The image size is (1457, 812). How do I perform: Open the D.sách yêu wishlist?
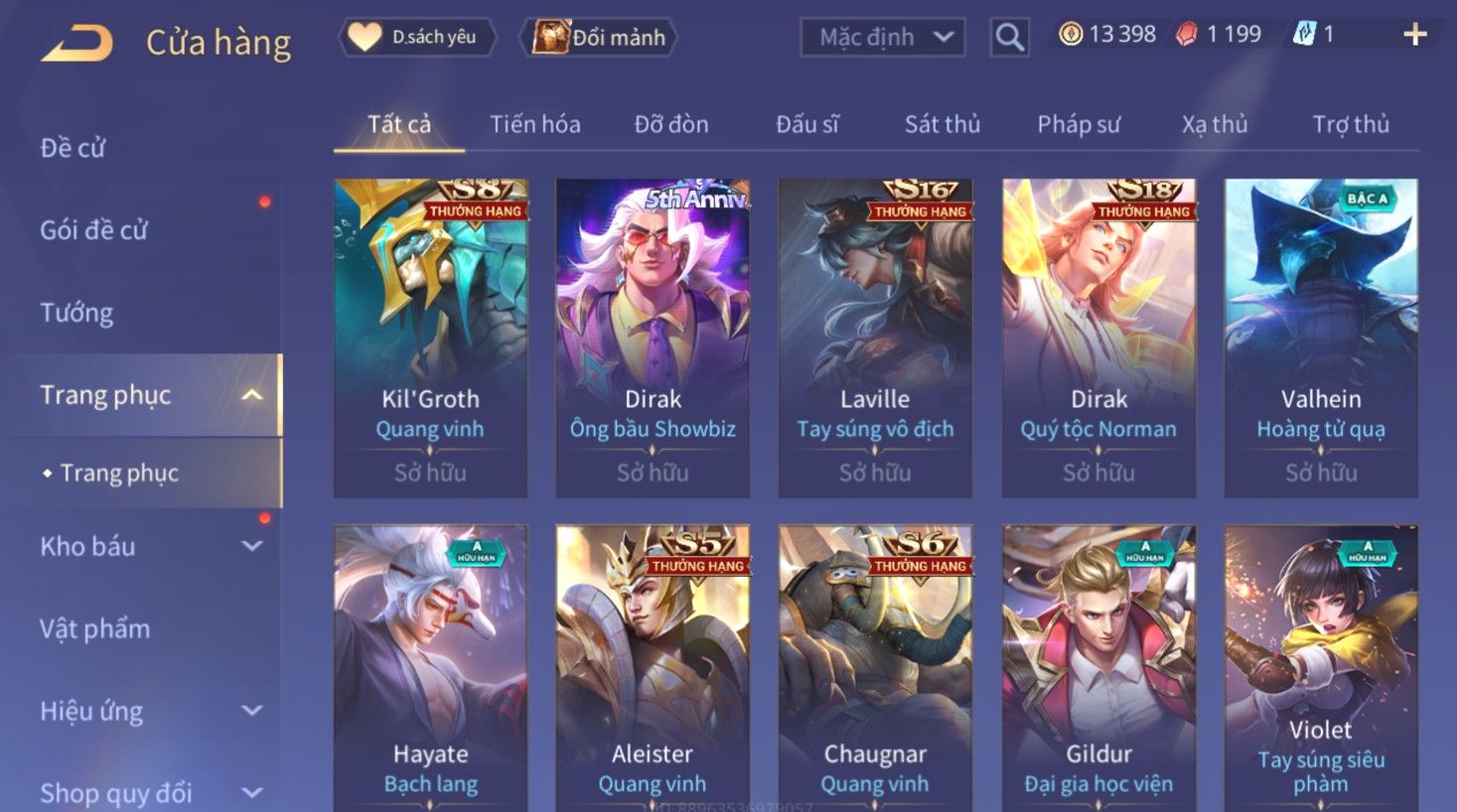point(417,38)
